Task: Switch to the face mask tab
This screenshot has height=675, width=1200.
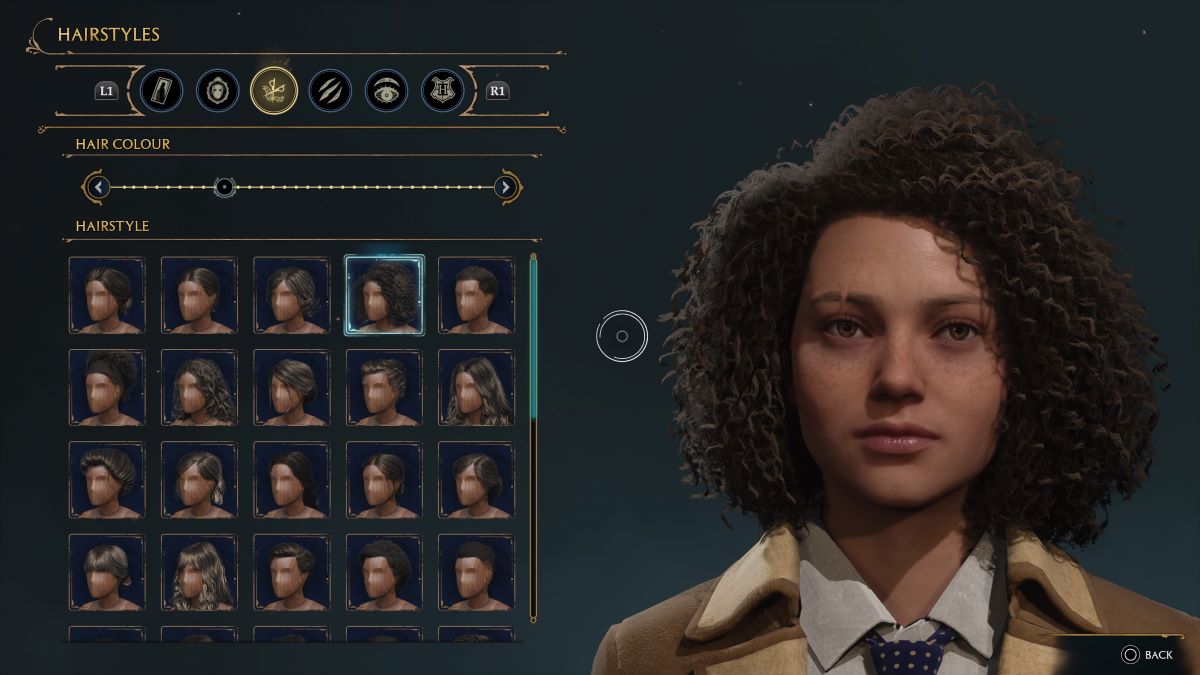Action: click(x=217, y=91)
